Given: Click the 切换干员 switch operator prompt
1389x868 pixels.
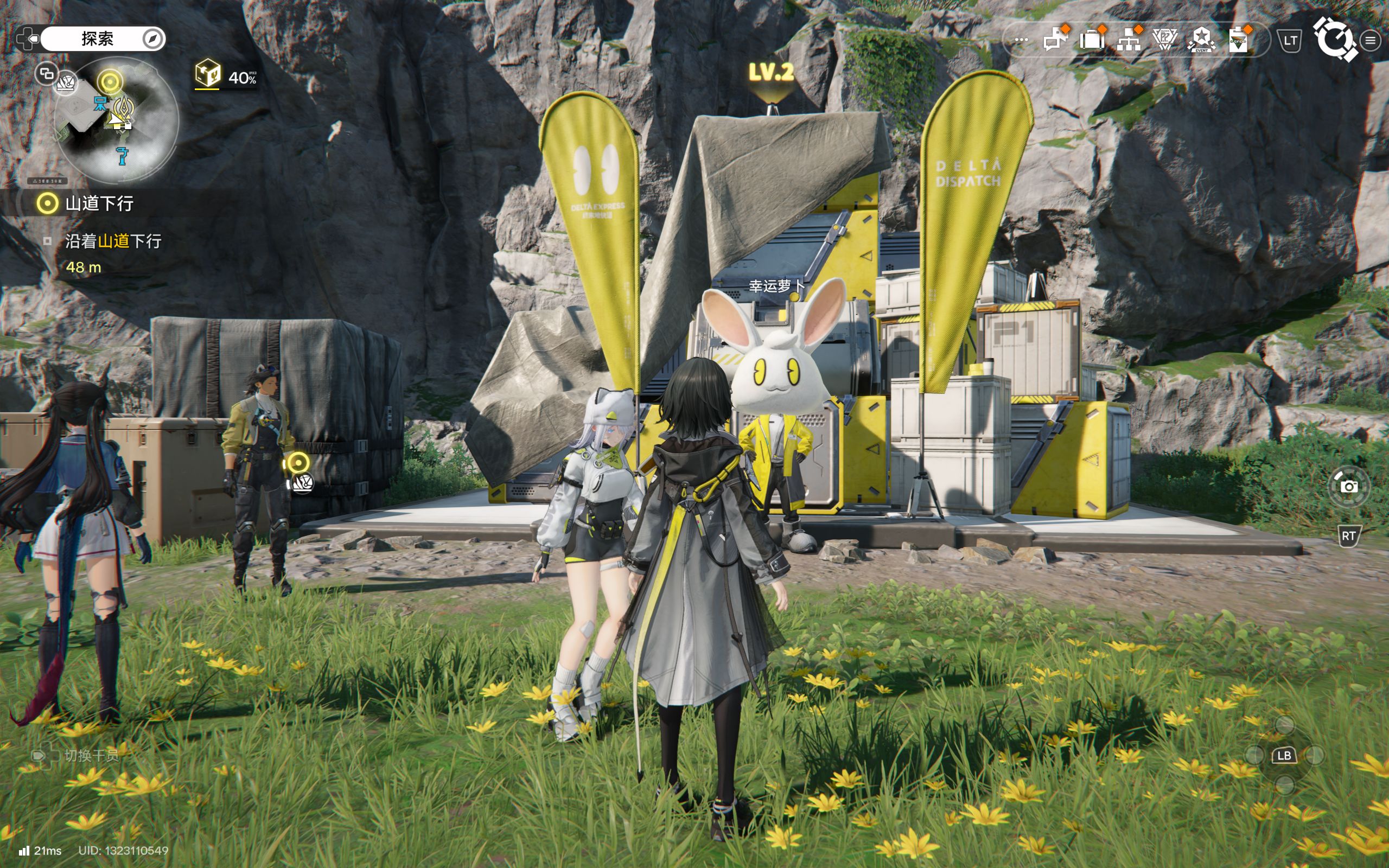Looking at the screenshot, I should (78, 755).
